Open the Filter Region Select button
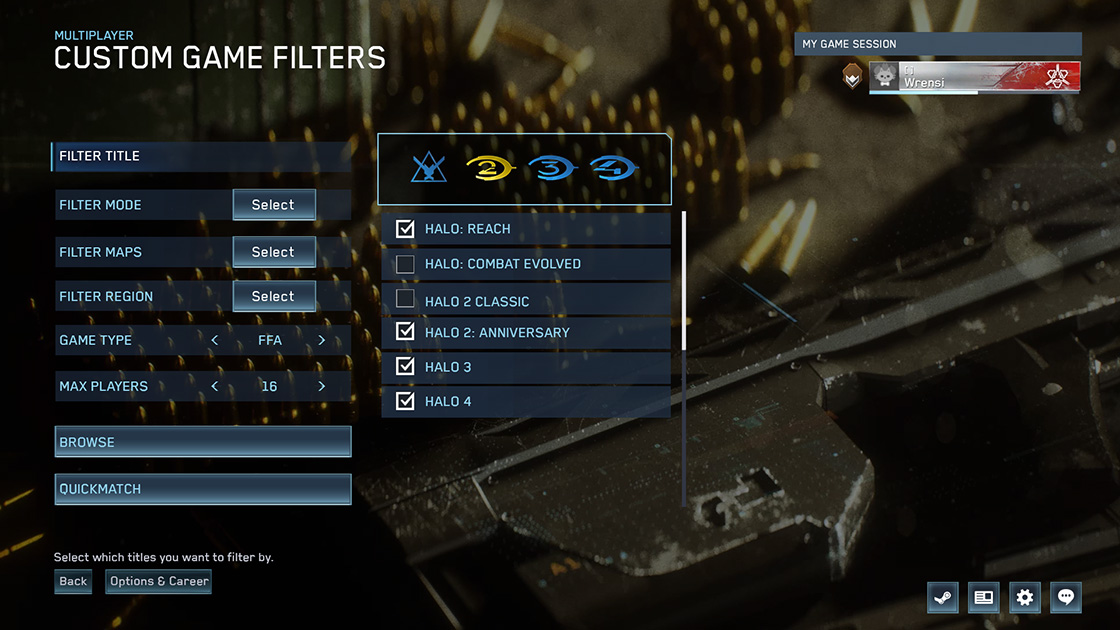This screenshot has width=1120, height=630. click(274, 296)
